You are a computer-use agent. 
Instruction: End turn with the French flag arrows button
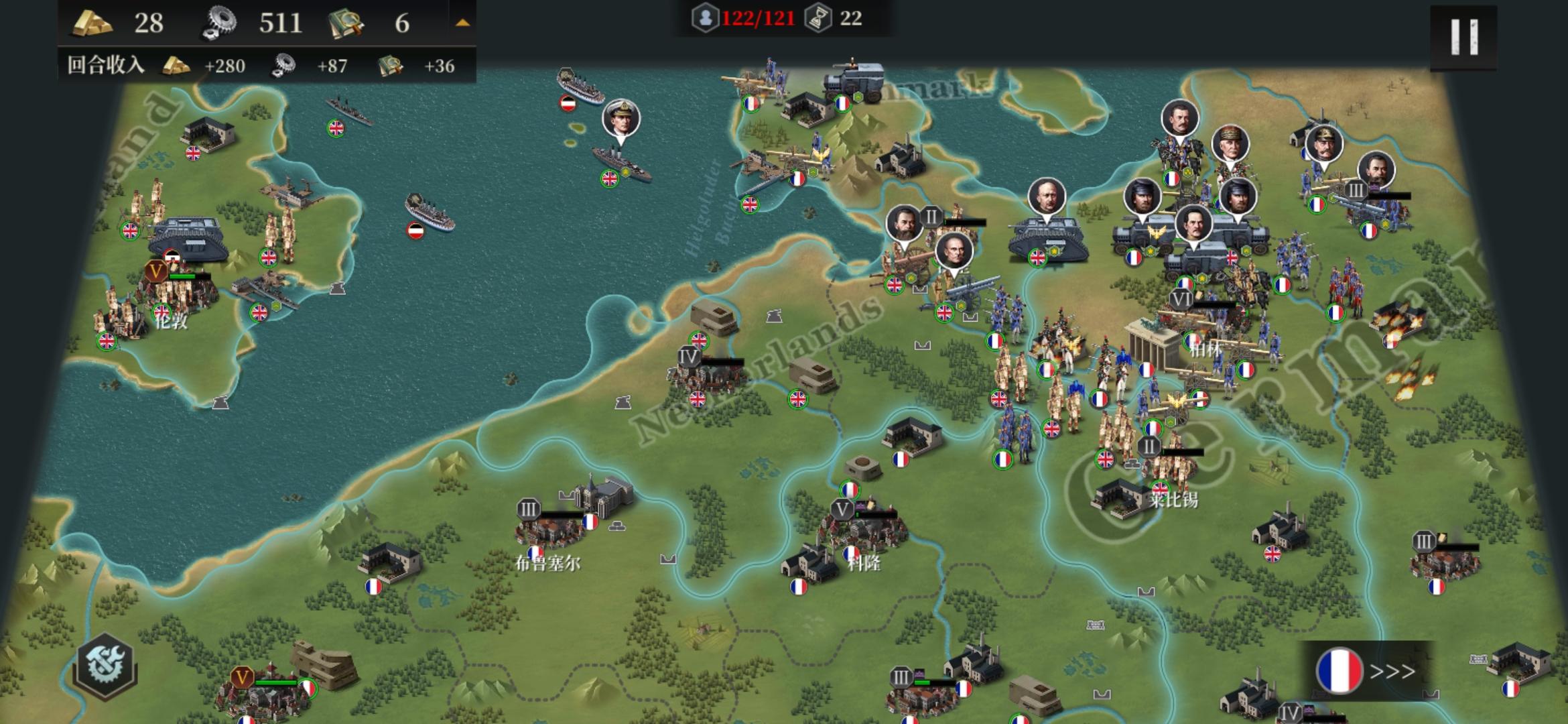pyautogui.click(x=1367, y=670)
